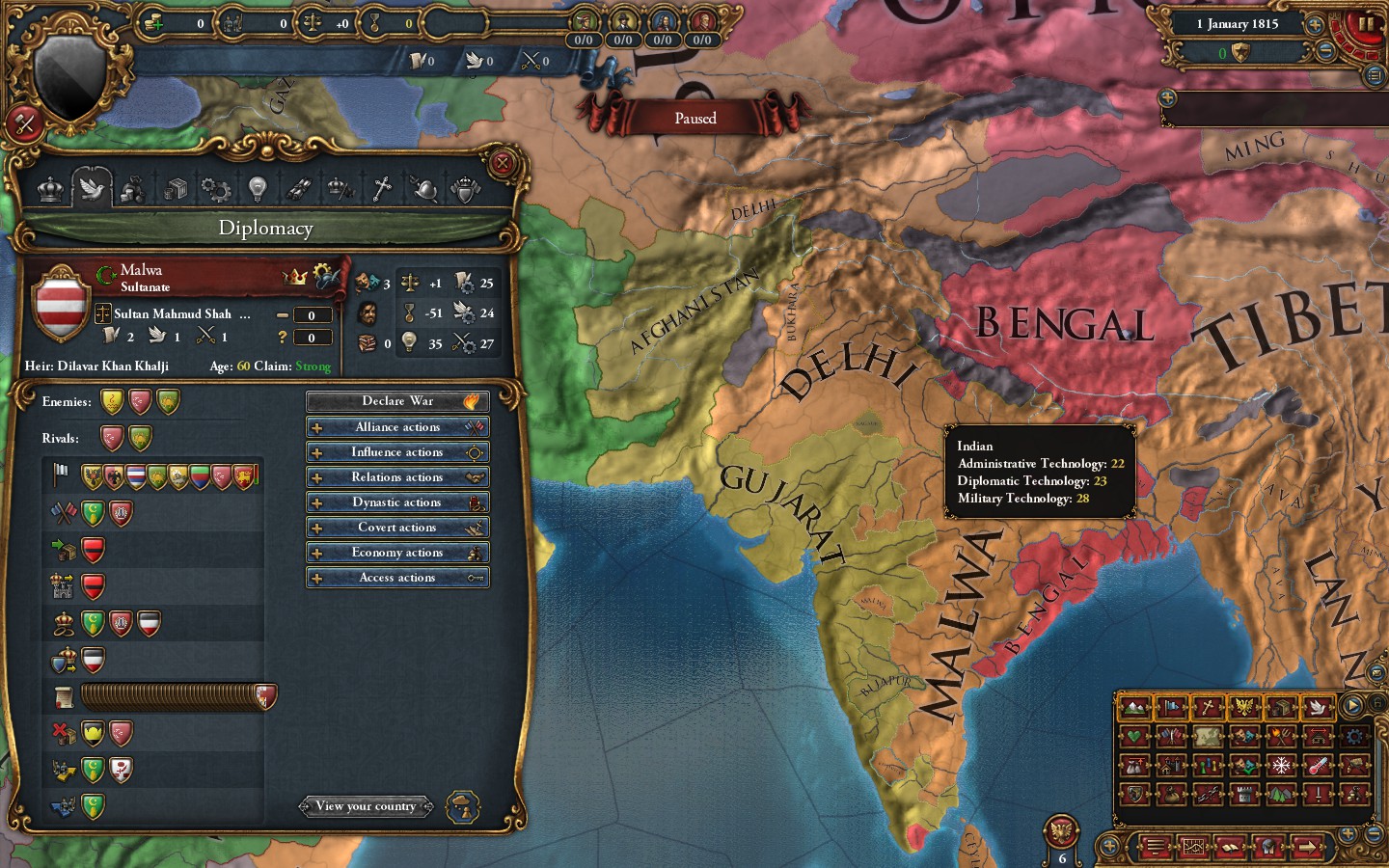
Task: Select the imperial eagle mapmode
Action: pos(1244,709)
